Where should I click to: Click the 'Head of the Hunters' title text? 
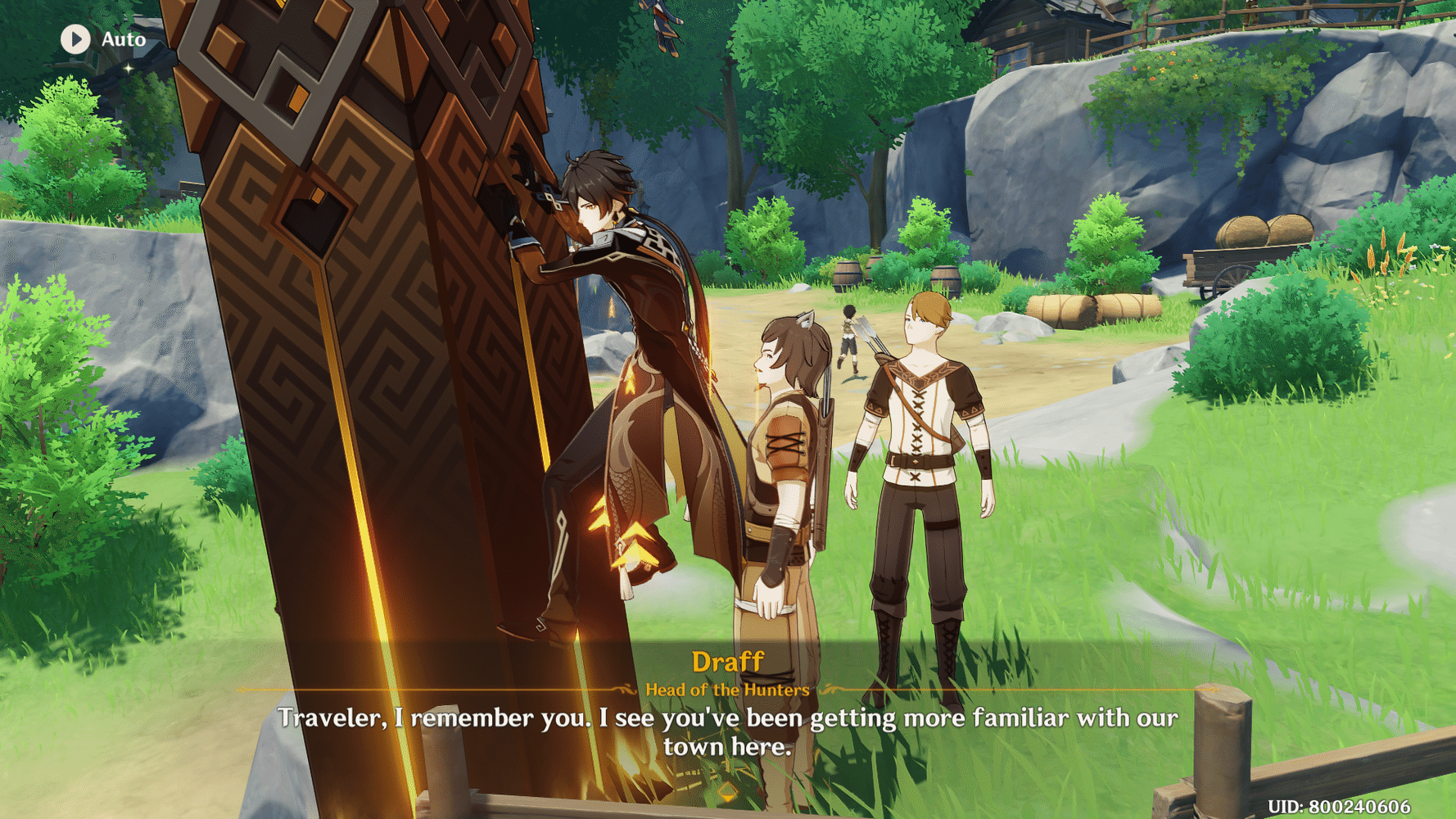pos(727,690)
